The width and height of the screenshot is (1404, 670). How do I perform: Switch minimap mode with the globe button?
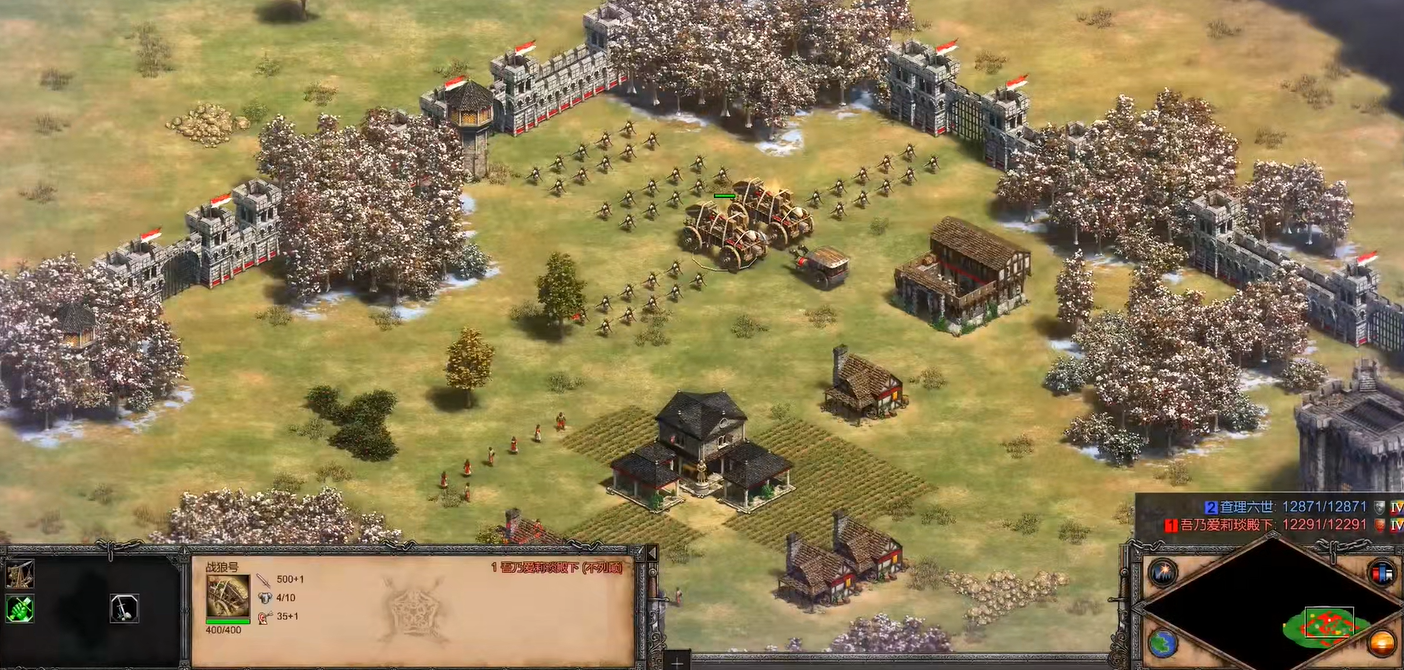click(x=1162, y=643)
